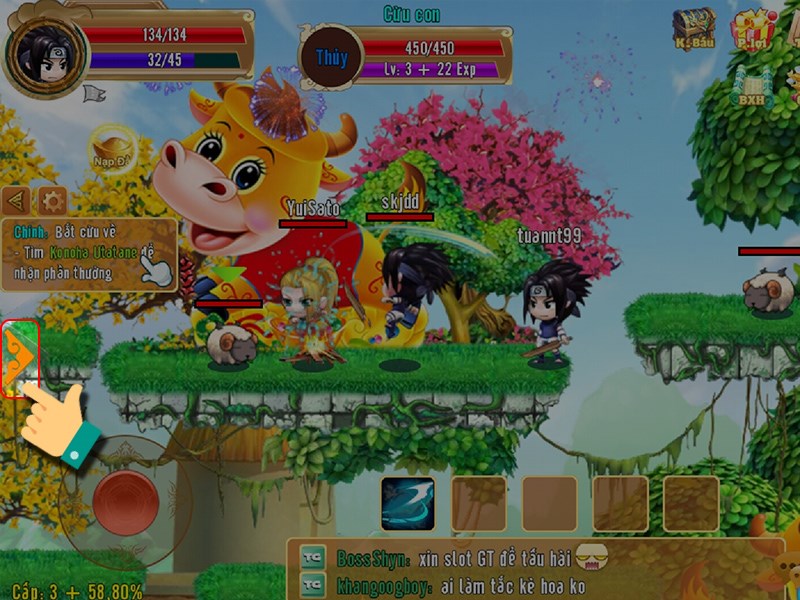Open the P.lợi gift box icon
800x600 pixels.
752,29
